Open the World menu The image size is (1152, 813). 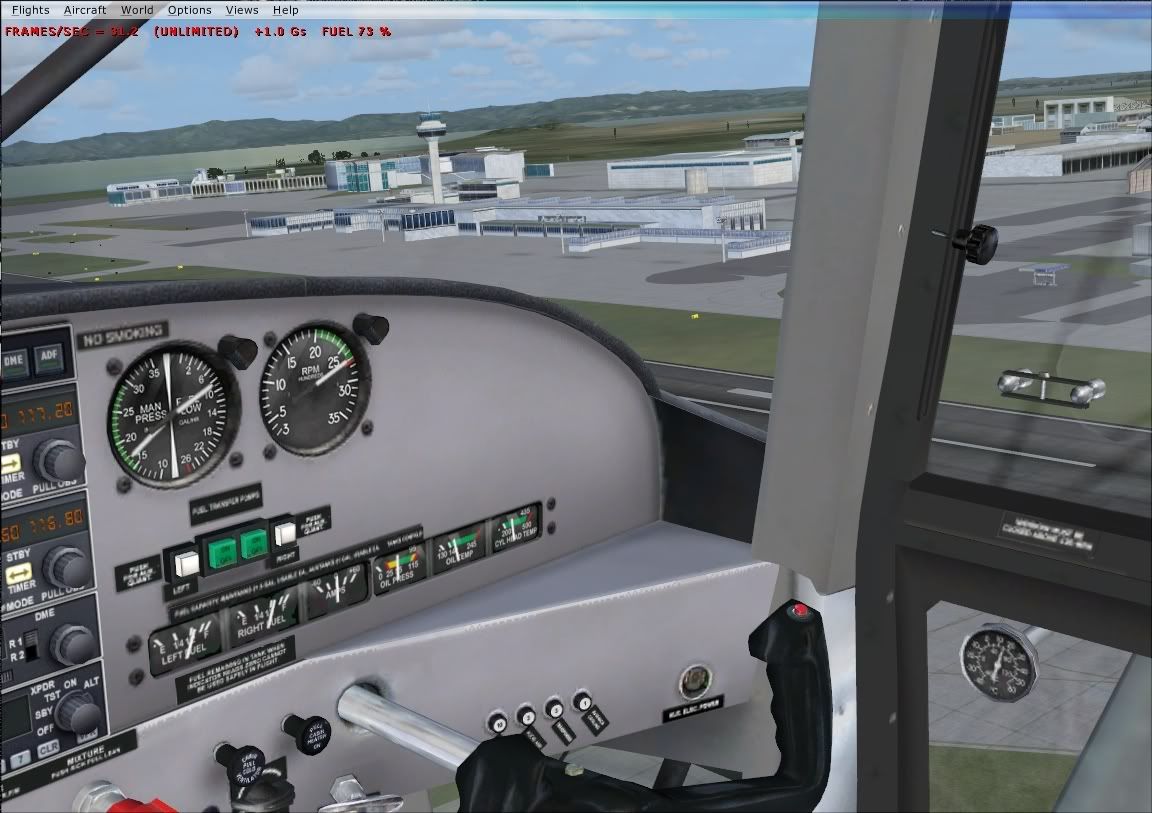pyautogui.click(x=137, y=10)
